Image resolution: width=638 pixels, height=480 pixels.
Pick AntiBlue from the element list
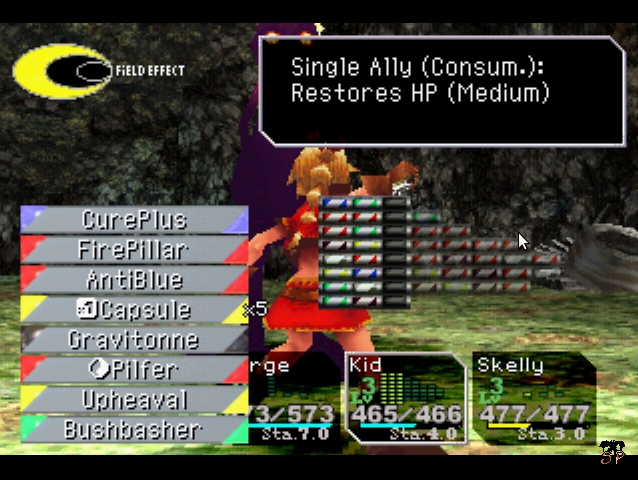tap(134, 279)
